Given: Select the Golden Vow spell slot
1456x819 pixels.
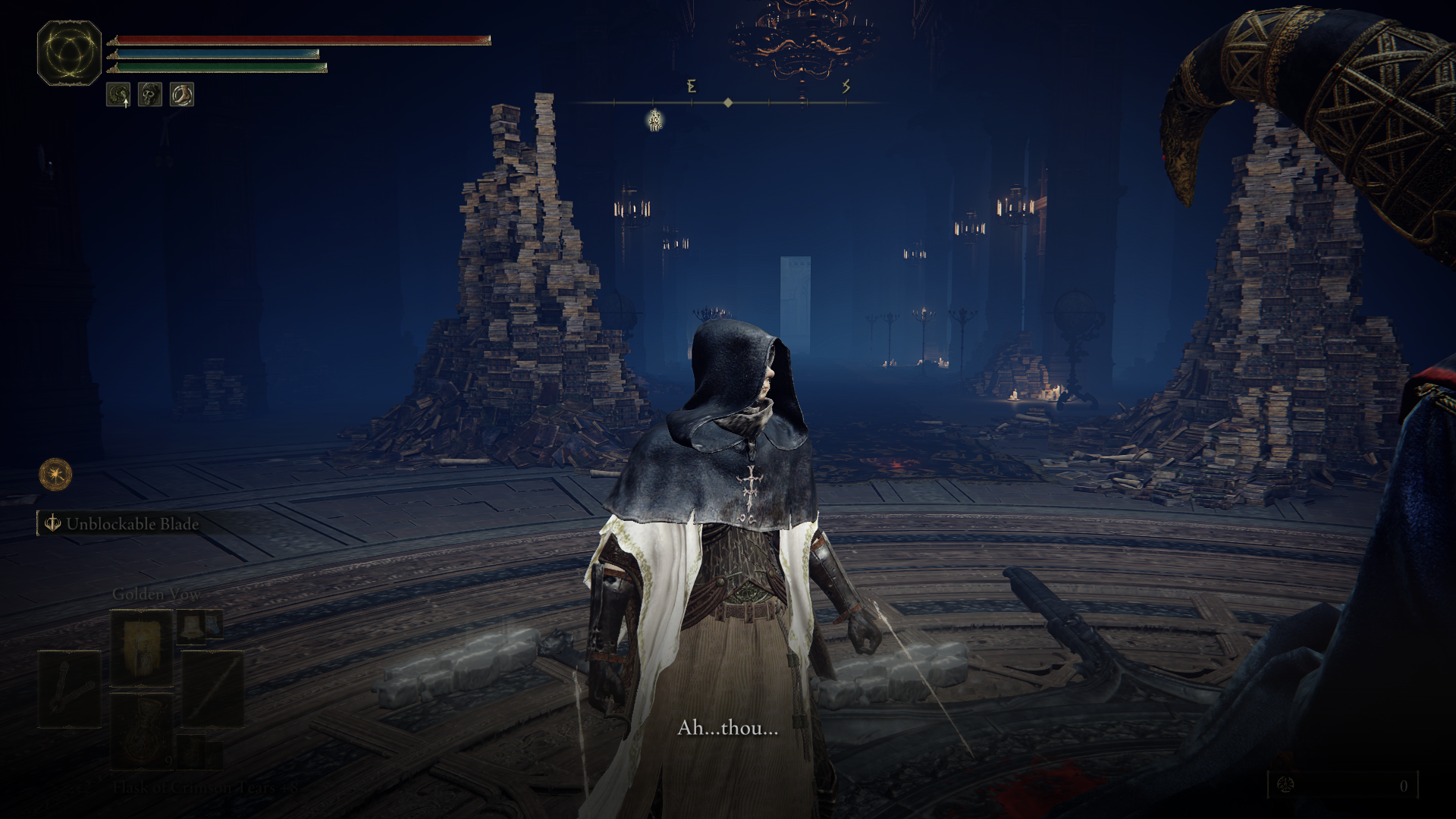Looking at the screenshot, I should [x=142, y=648].
